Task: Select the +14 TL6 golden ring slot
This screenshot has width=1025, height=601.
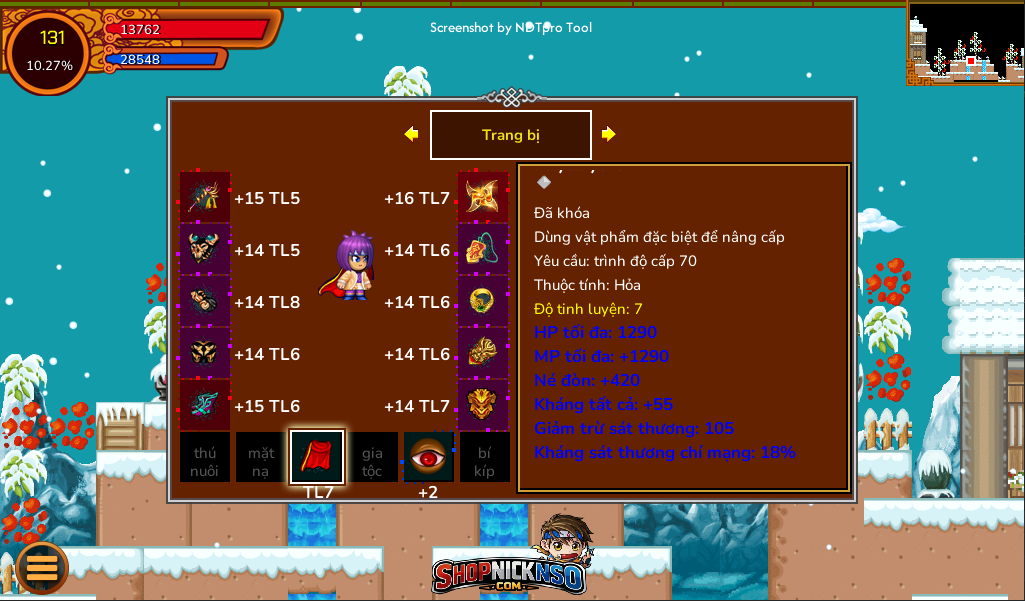Action: tap(483, 302)
